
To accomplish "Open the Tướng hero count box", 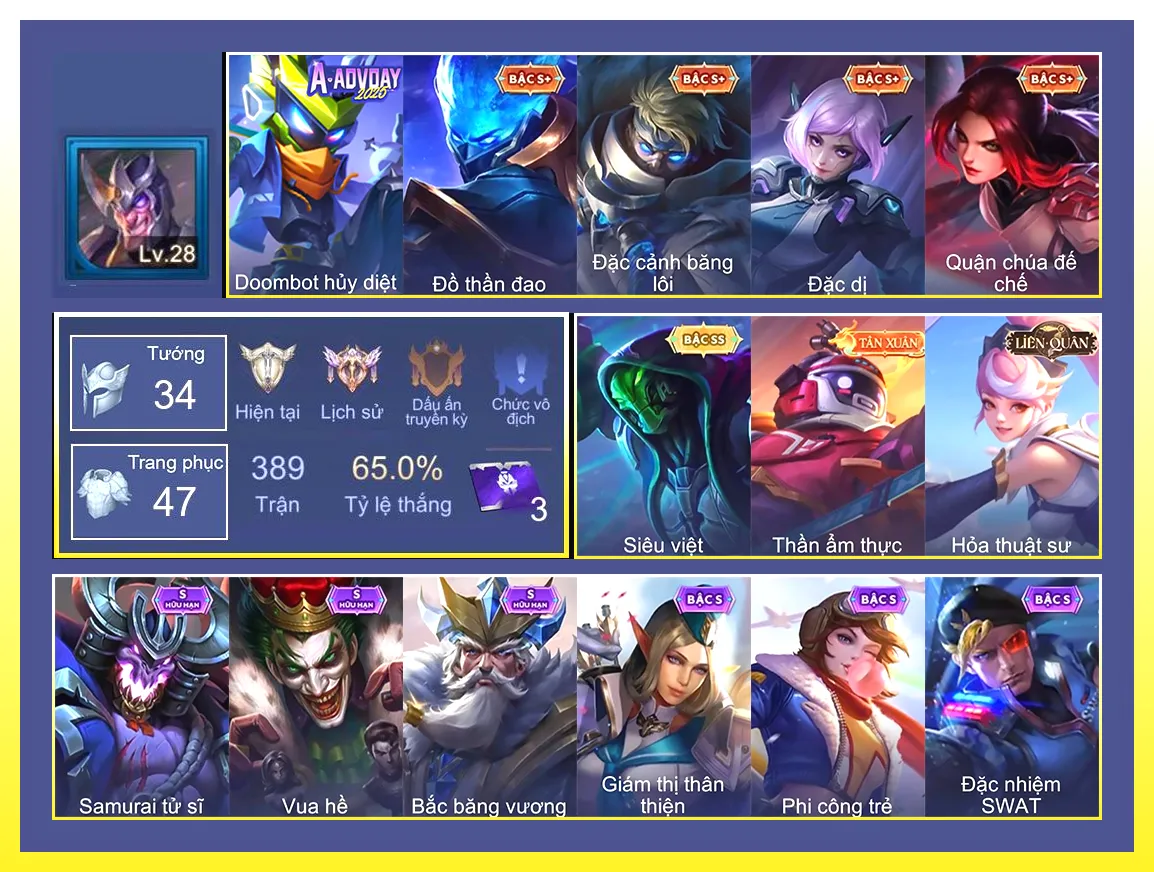I will [x=148, y=383].
